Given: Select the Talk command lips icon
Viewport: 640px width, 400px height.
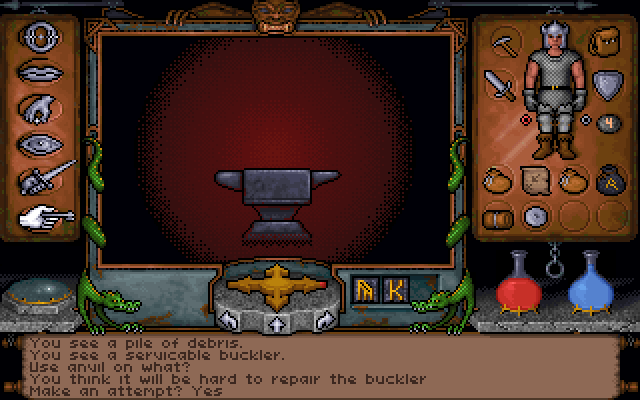Looking at the screenshot, I should click(36, 74).
